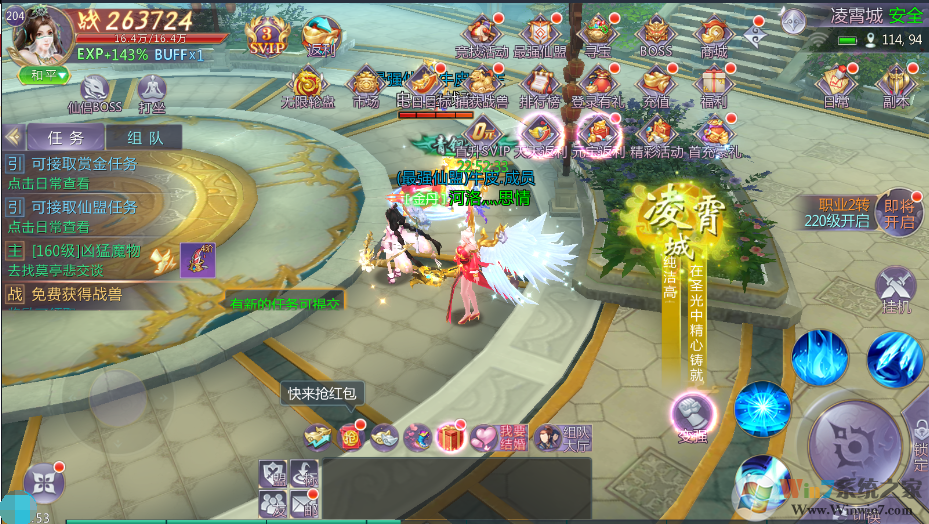Track the [160级]凶猛魔物 main quest
The width and height of the screenshot is (929, 524).
tap(85, 259)
